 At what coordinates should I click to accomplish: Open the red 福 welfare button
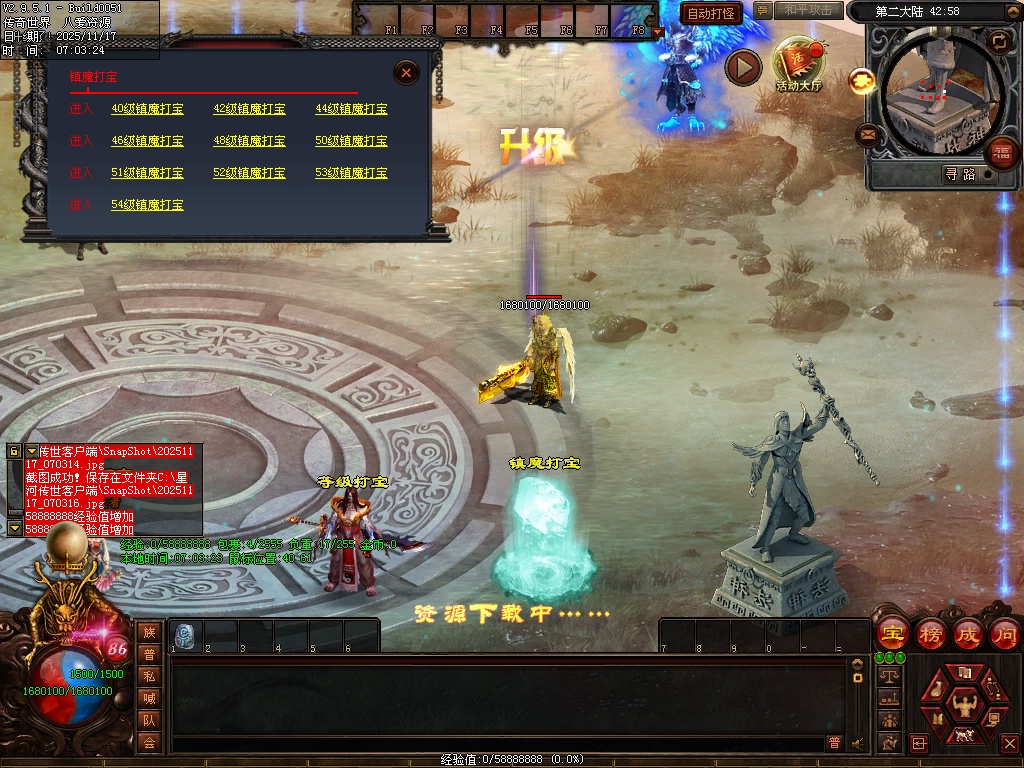pyautogui.click(x=1001, y=154)
